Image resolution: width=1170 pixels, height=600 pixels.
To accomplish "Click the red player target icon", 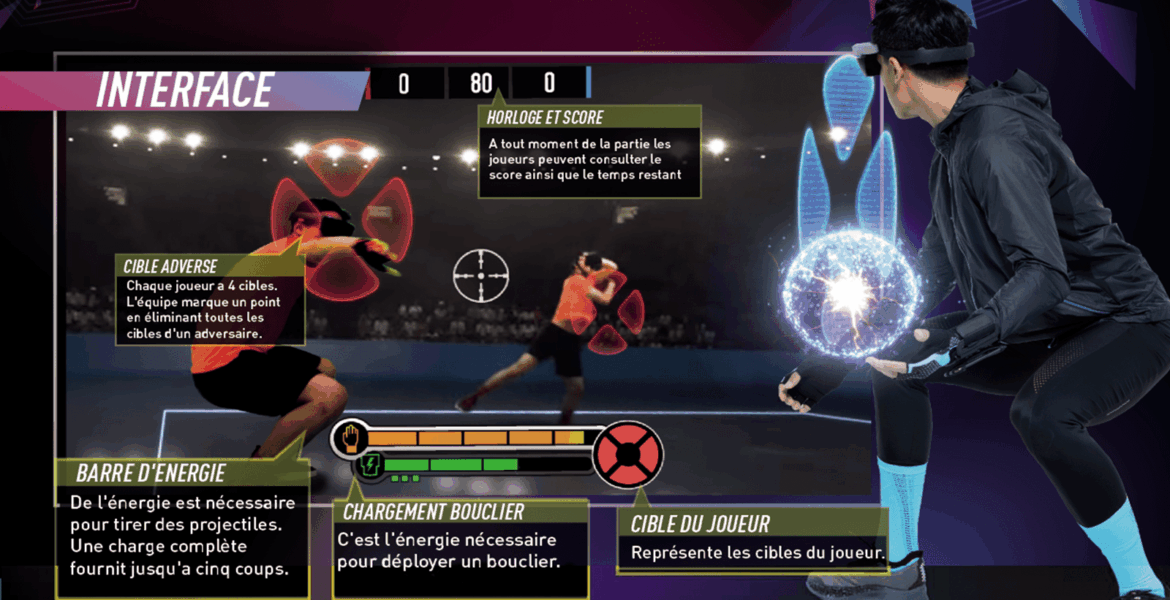I will coord(627,453).
